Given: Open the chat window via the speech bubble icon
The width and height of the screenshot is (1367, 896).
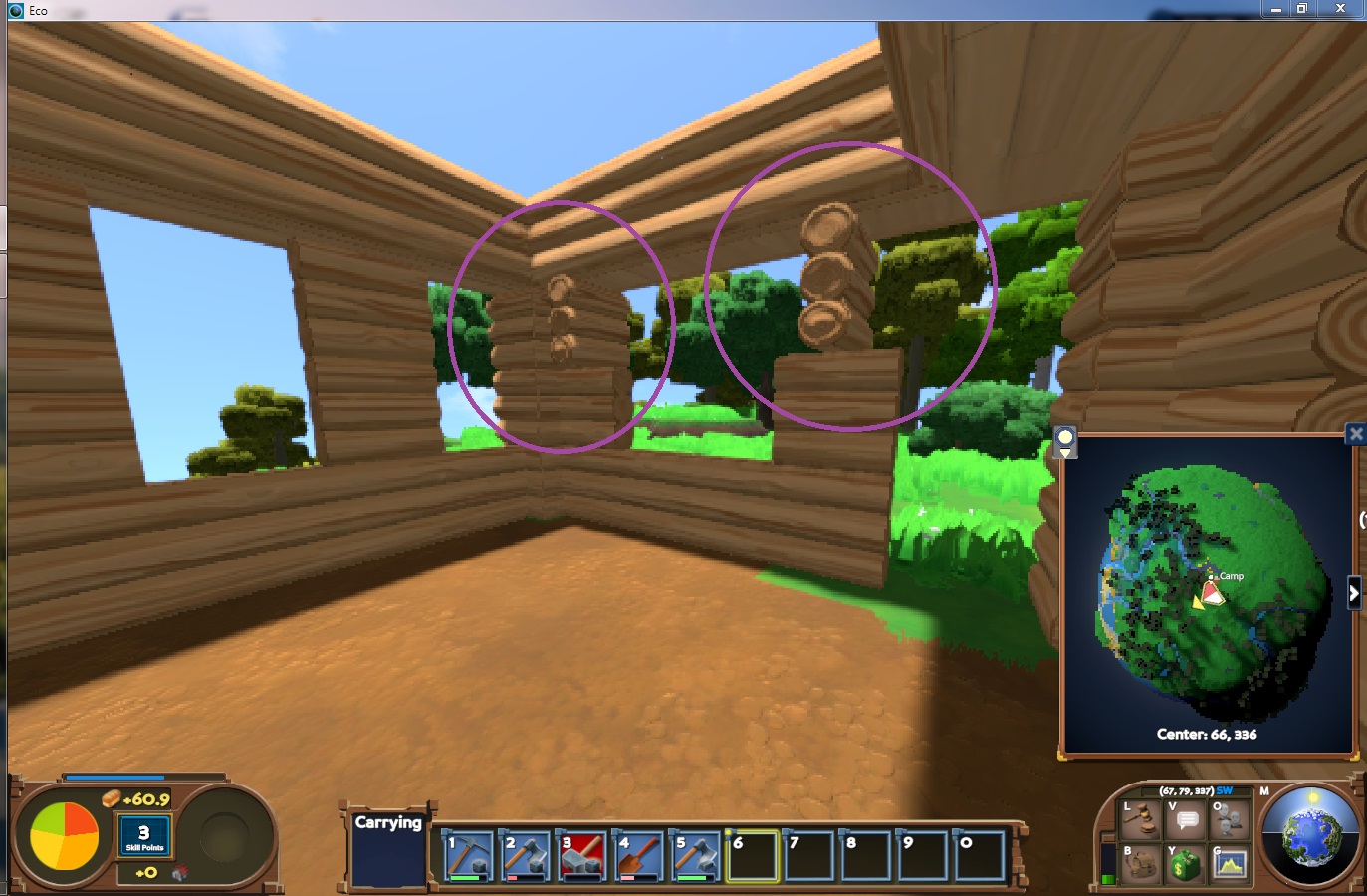Looking at the screenshot, I should click(1185, 819).
